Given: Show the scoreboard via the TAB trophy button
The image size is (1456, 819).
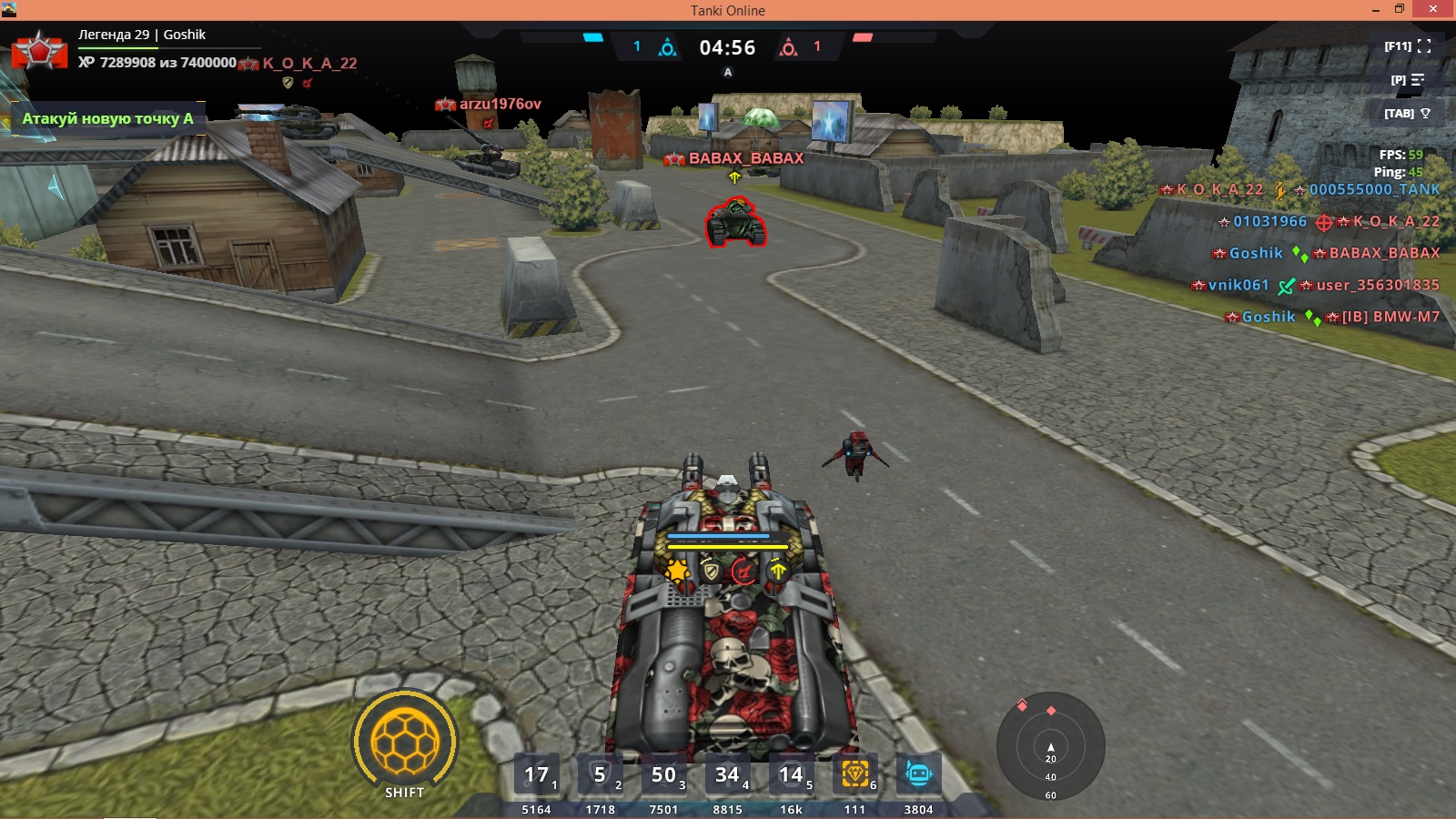Looking at the screenshot, I should (x=1408, y=114).
